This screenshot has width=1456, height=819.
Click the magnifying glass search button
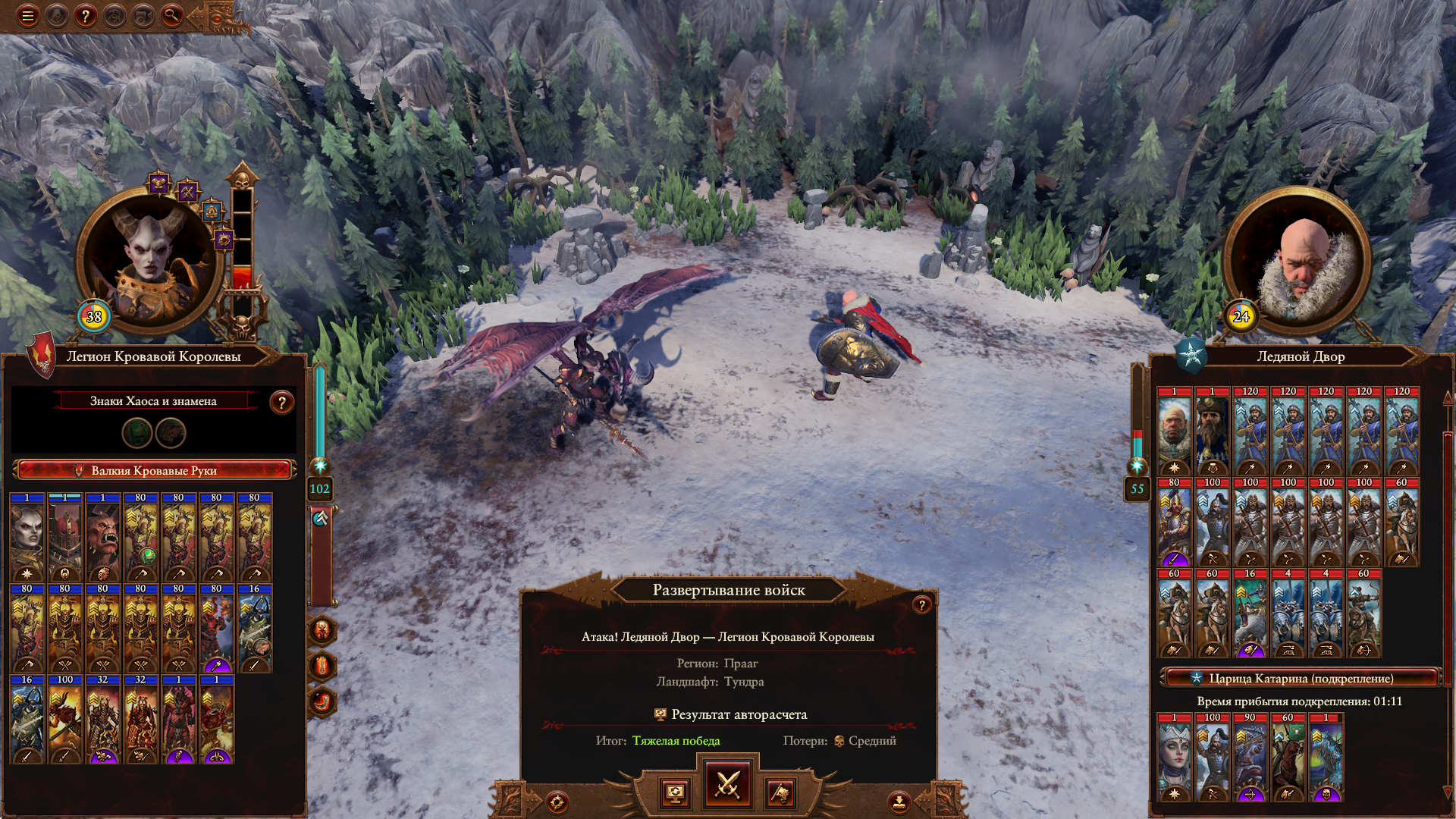tap(172, 16)
